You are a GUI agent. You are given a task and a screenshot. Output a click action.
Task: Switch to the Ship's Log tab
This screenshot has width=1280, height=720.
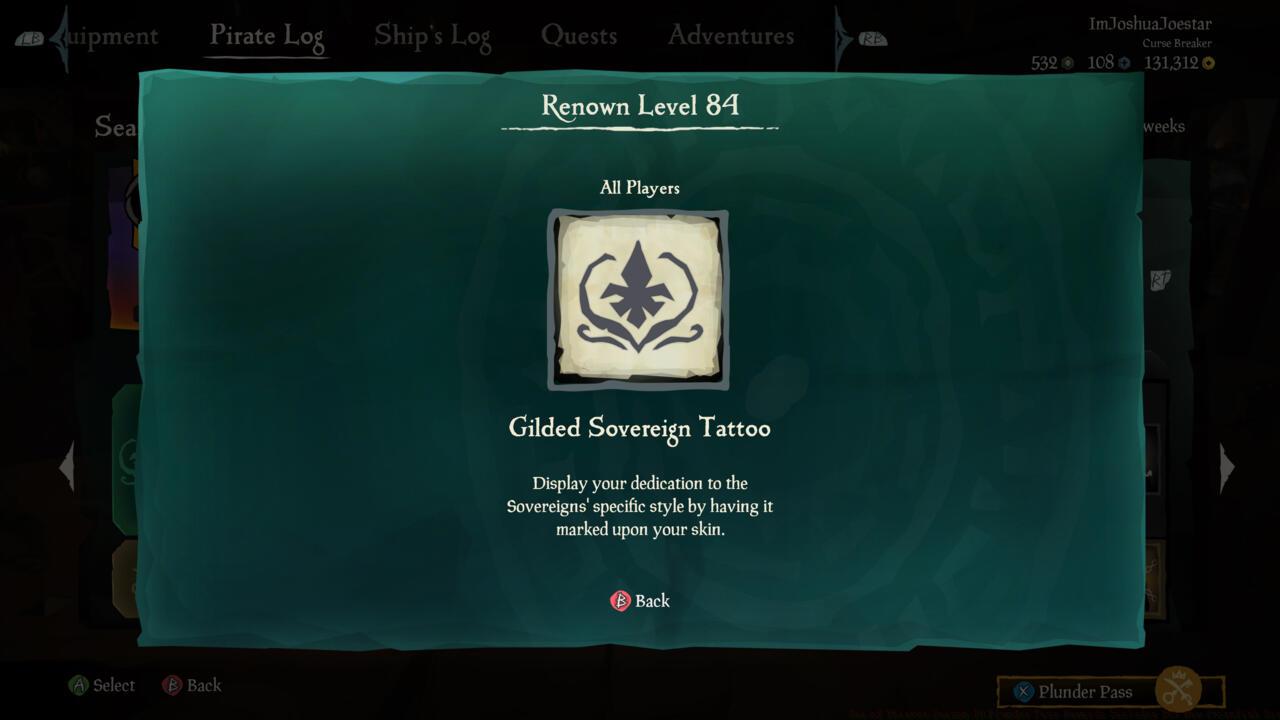point(432,35)
